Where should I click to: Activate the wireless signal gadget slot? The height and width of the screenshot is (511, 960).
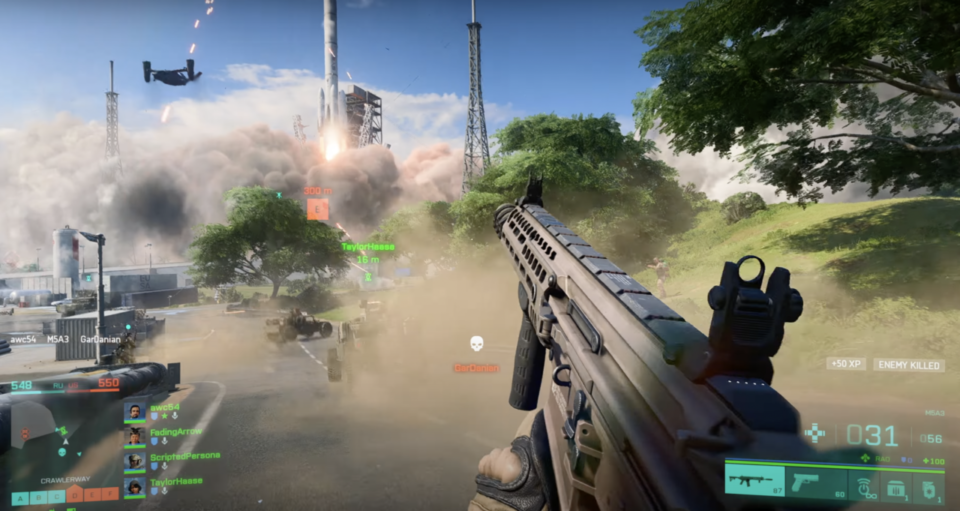[864, 484]
